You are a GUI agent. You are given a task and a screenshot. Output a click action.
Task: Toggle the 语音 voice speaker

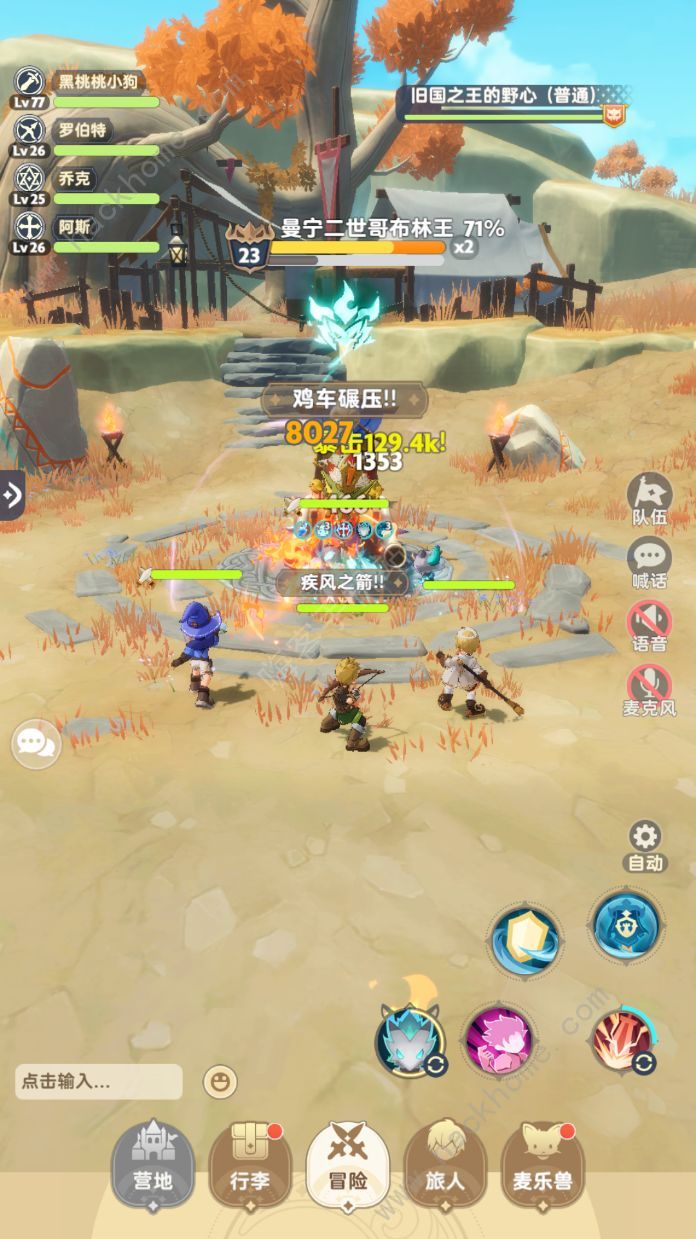(649, 628)
